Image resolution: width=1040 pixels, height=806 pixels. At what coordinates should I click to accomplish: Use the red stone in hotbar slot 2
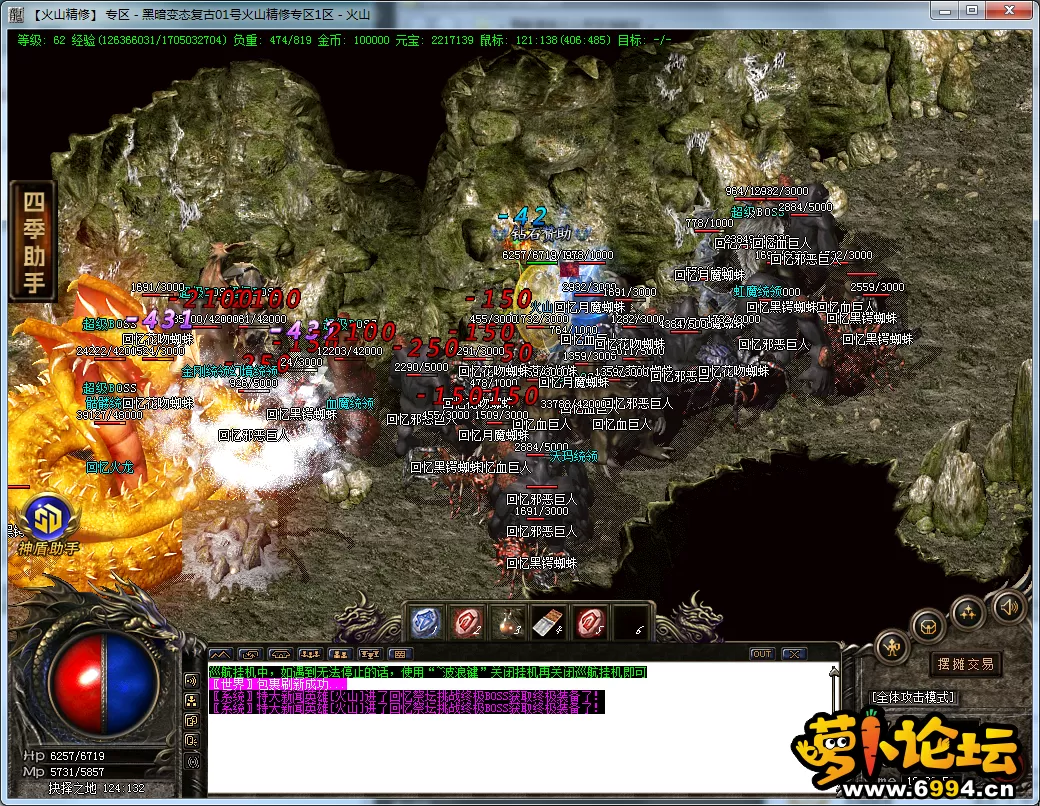coord(465,622)
